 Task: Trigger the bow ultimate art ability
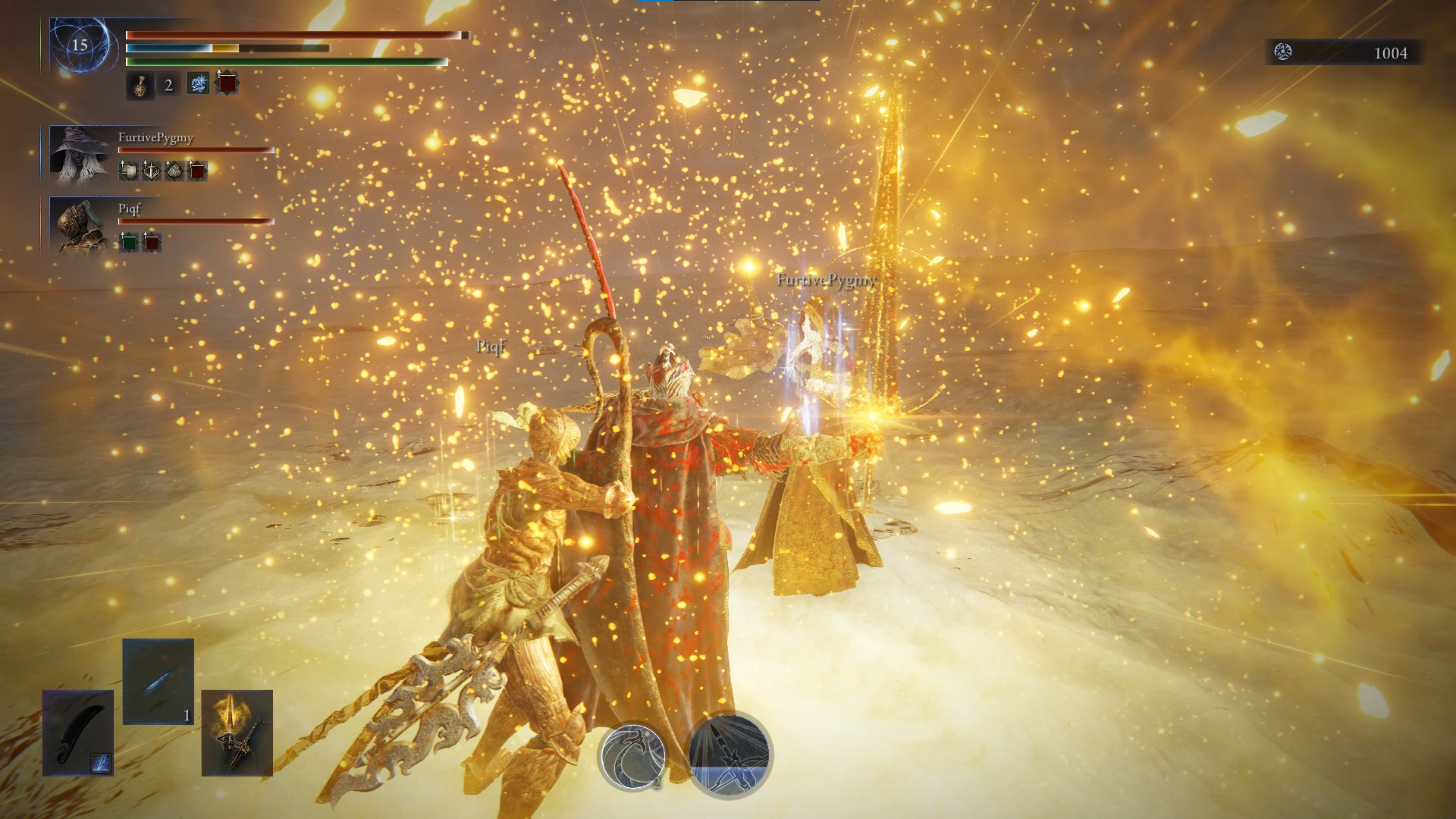[730, 754]
